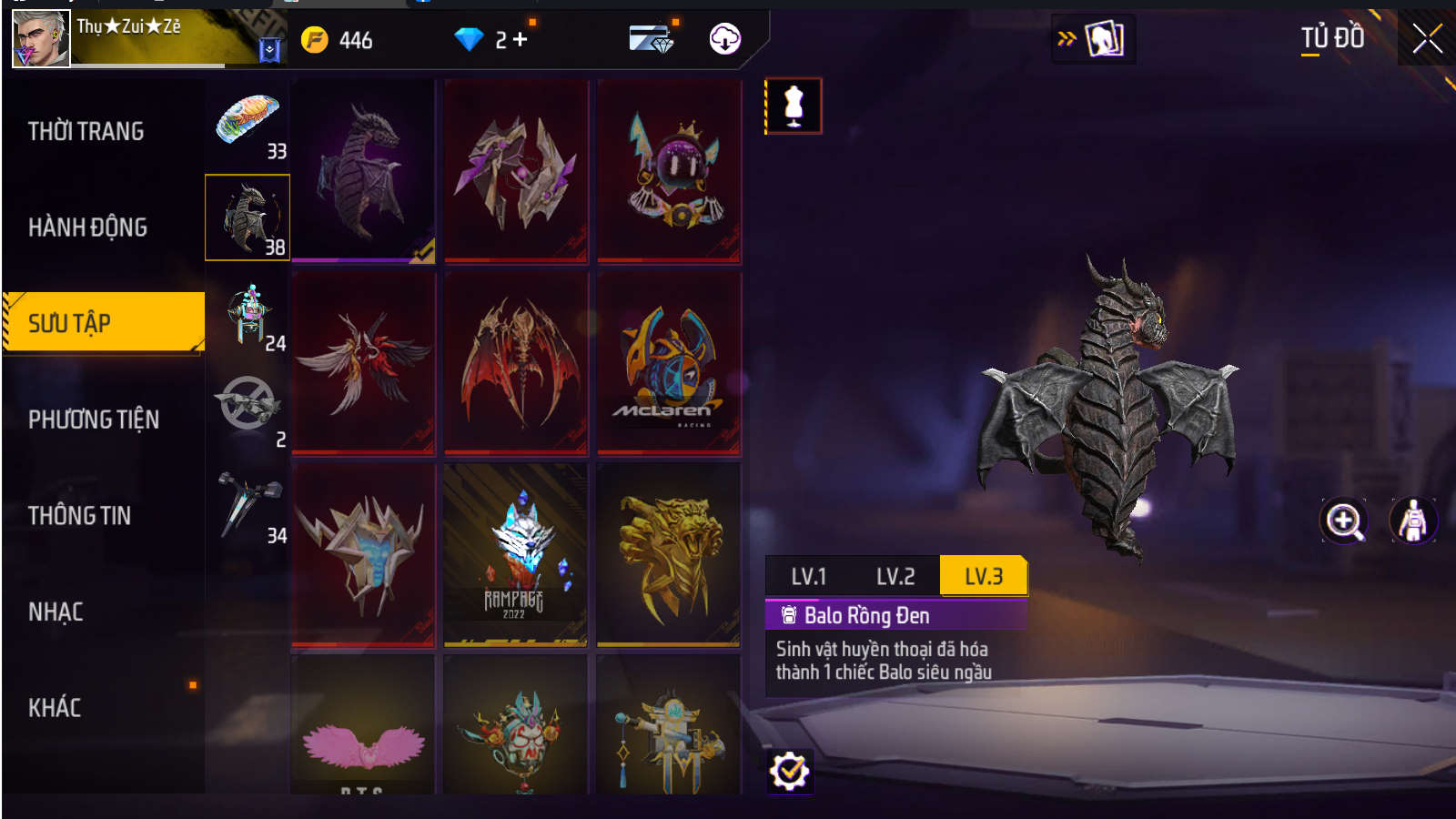Click the gear checkmark equip icon
The image size is (1456, 819).
[789, 772]
